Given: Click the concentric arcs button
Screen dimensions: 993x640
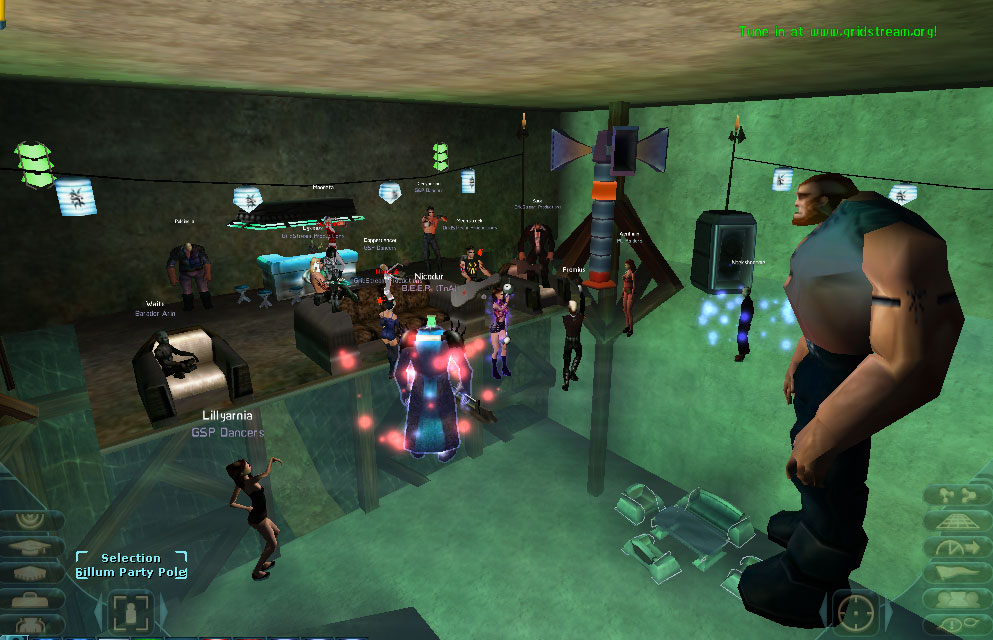Looking at the screenshot, I should point(31,519).
